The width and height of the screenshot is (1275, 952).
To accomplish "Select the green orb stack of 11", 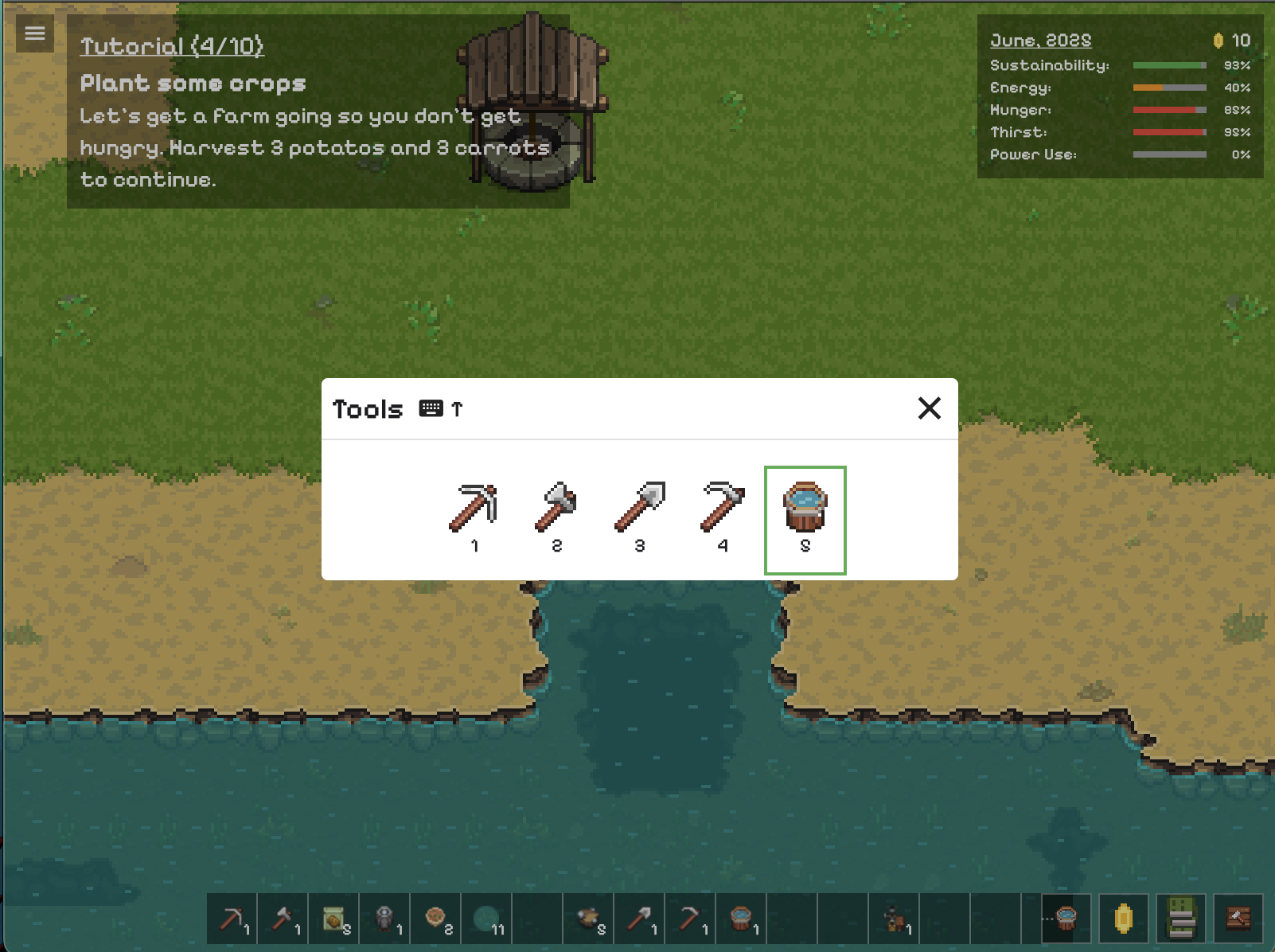I will (487, 919).
